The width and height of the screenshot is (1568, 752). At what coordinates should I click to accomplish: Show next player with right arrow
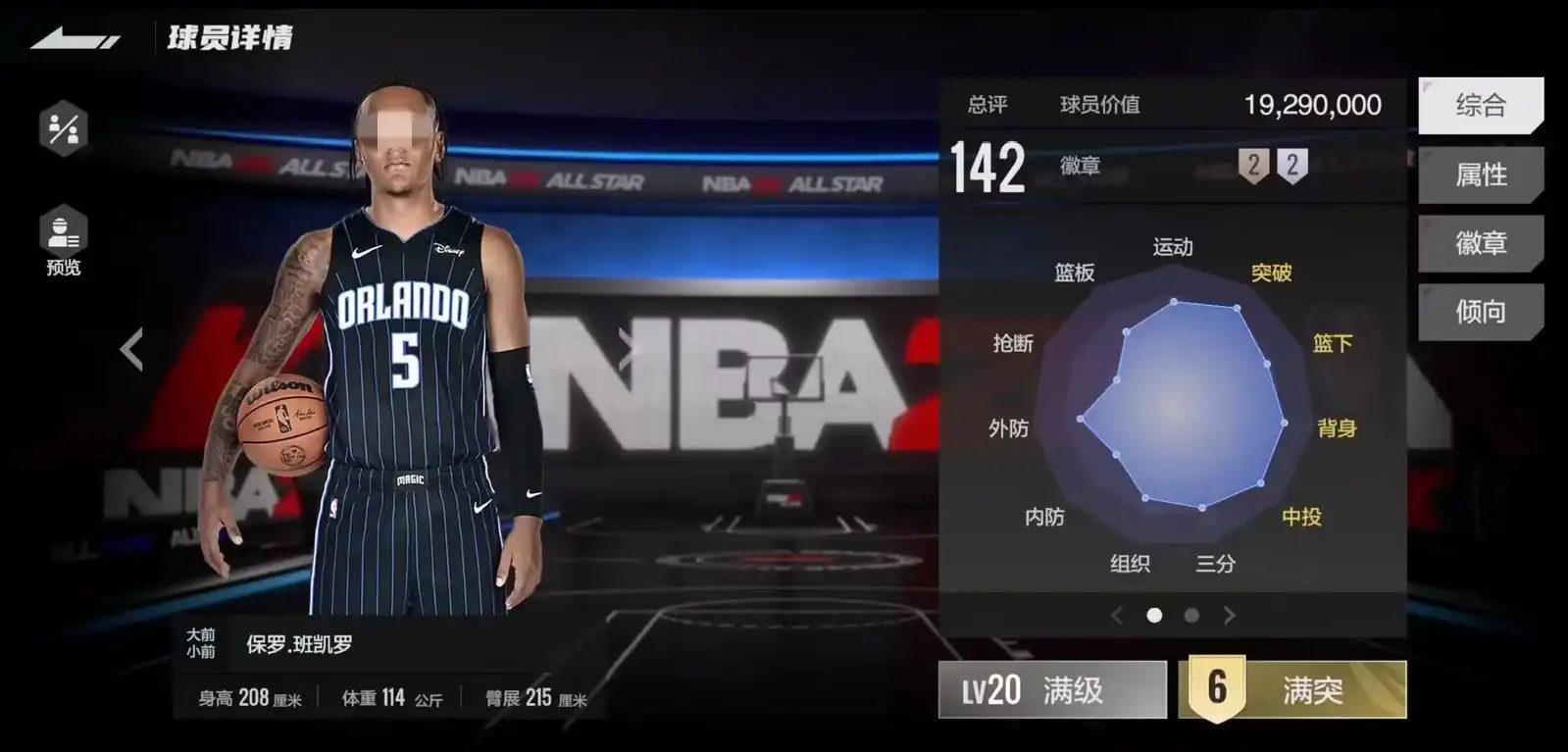tap(627, 348)
